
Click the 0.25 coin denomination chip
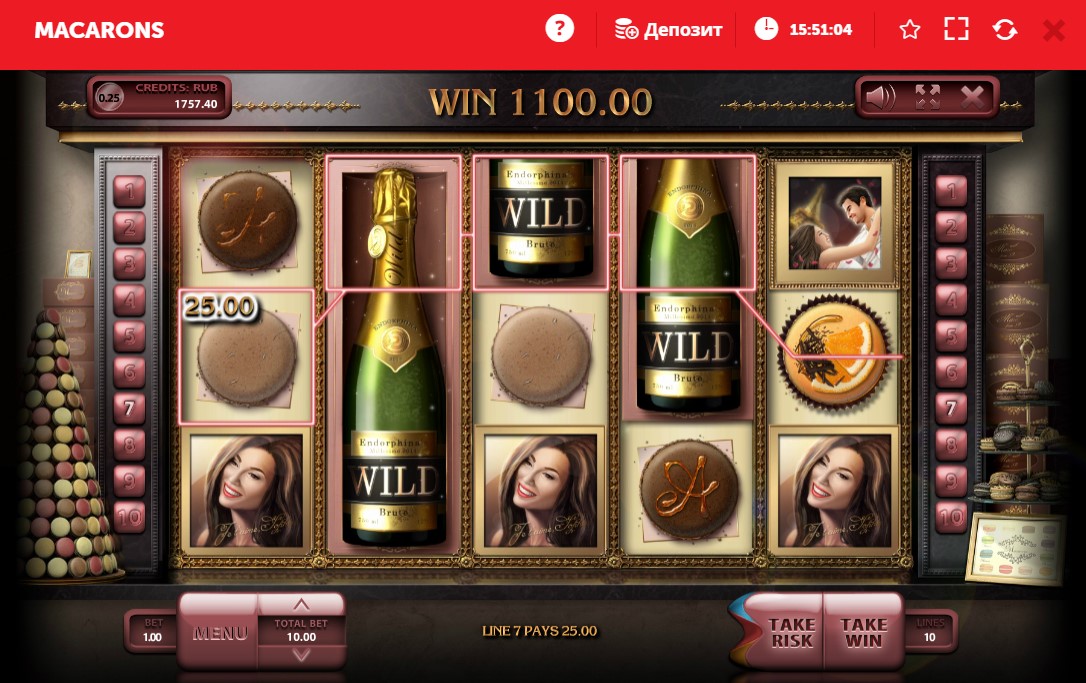(110, 98)
